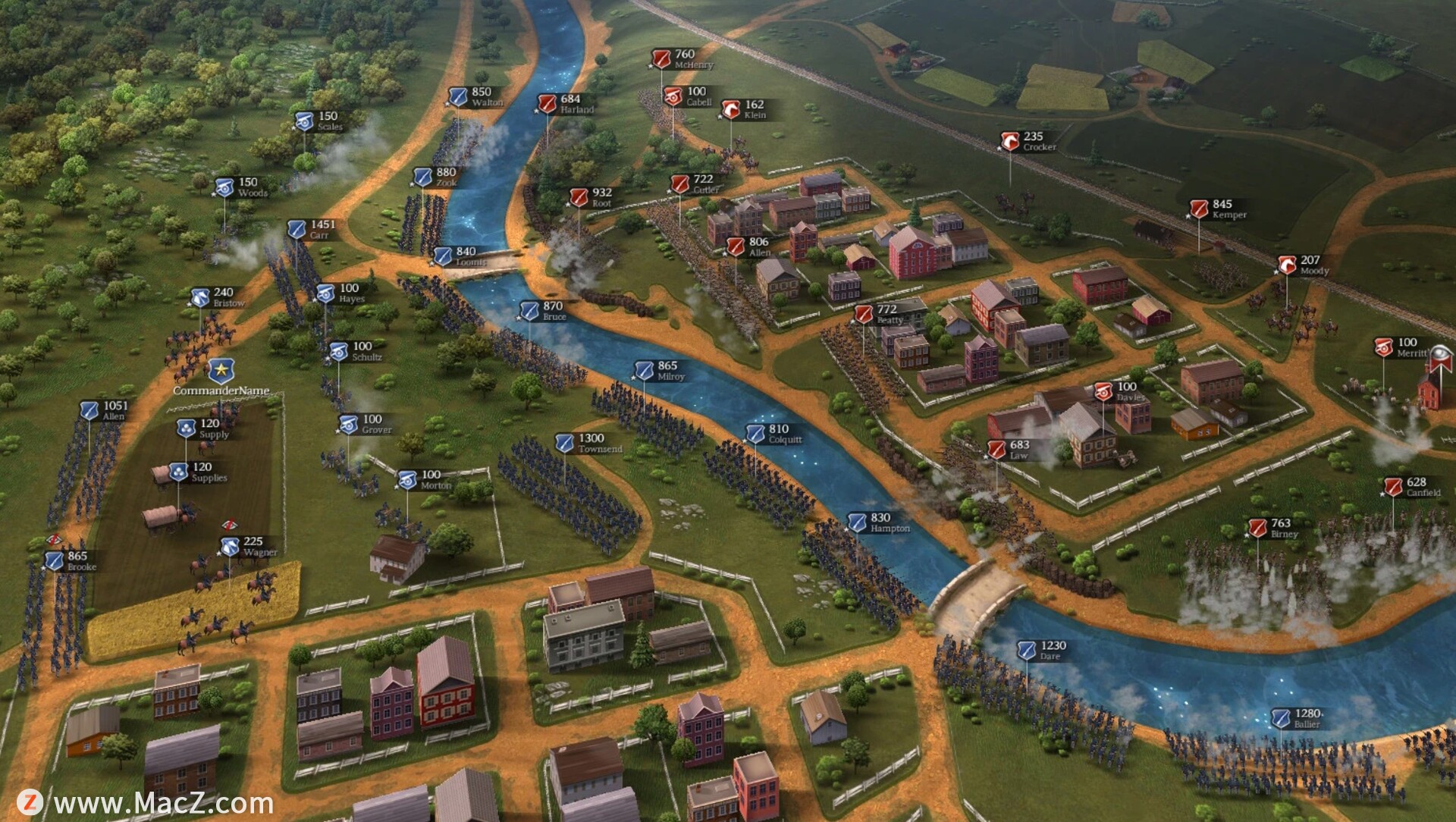The height and width of the screenshot is (822, 1456).
Task: Choose the Ballier unit marker
Action: coord(1281,717)
